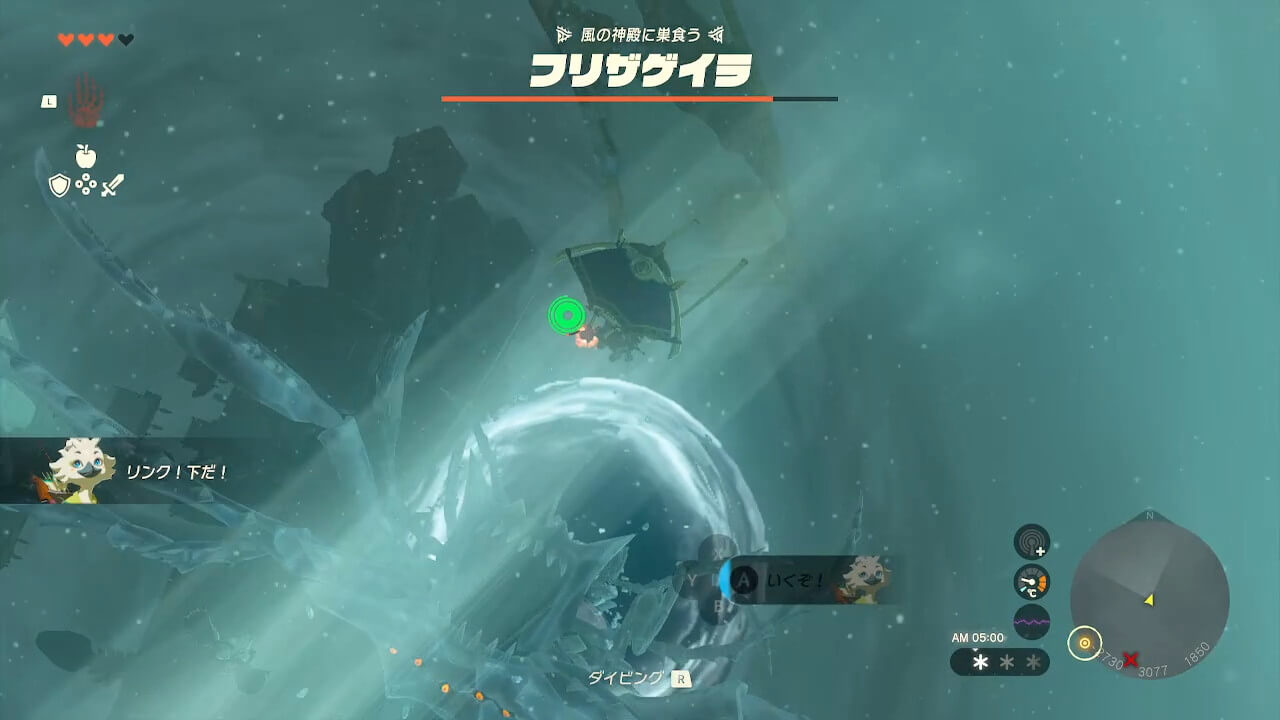
Task: Select the sword quick-slot icon
Action: pyautogui.click(x=112, y=185)
